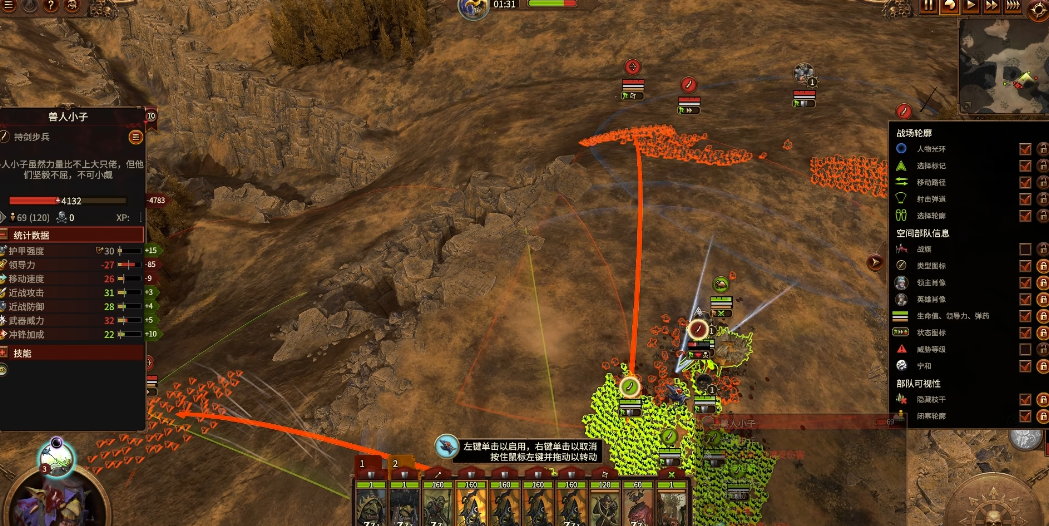1049x526 pixels.
Task: Toggle the 英雄肖像 checkbox
Action: [1025, 299]
